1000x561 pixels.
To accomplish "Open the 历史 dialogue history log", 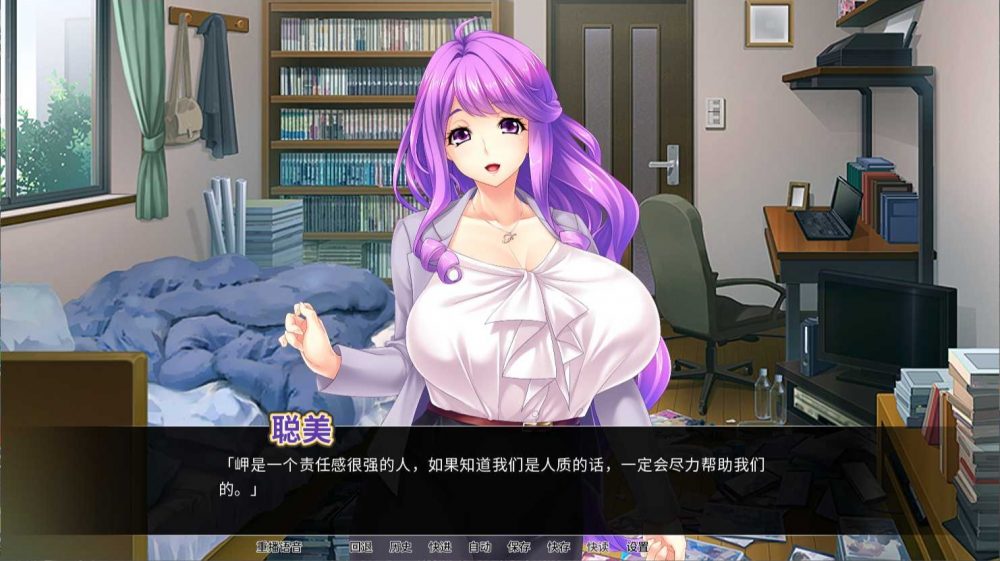I will 400,547.
